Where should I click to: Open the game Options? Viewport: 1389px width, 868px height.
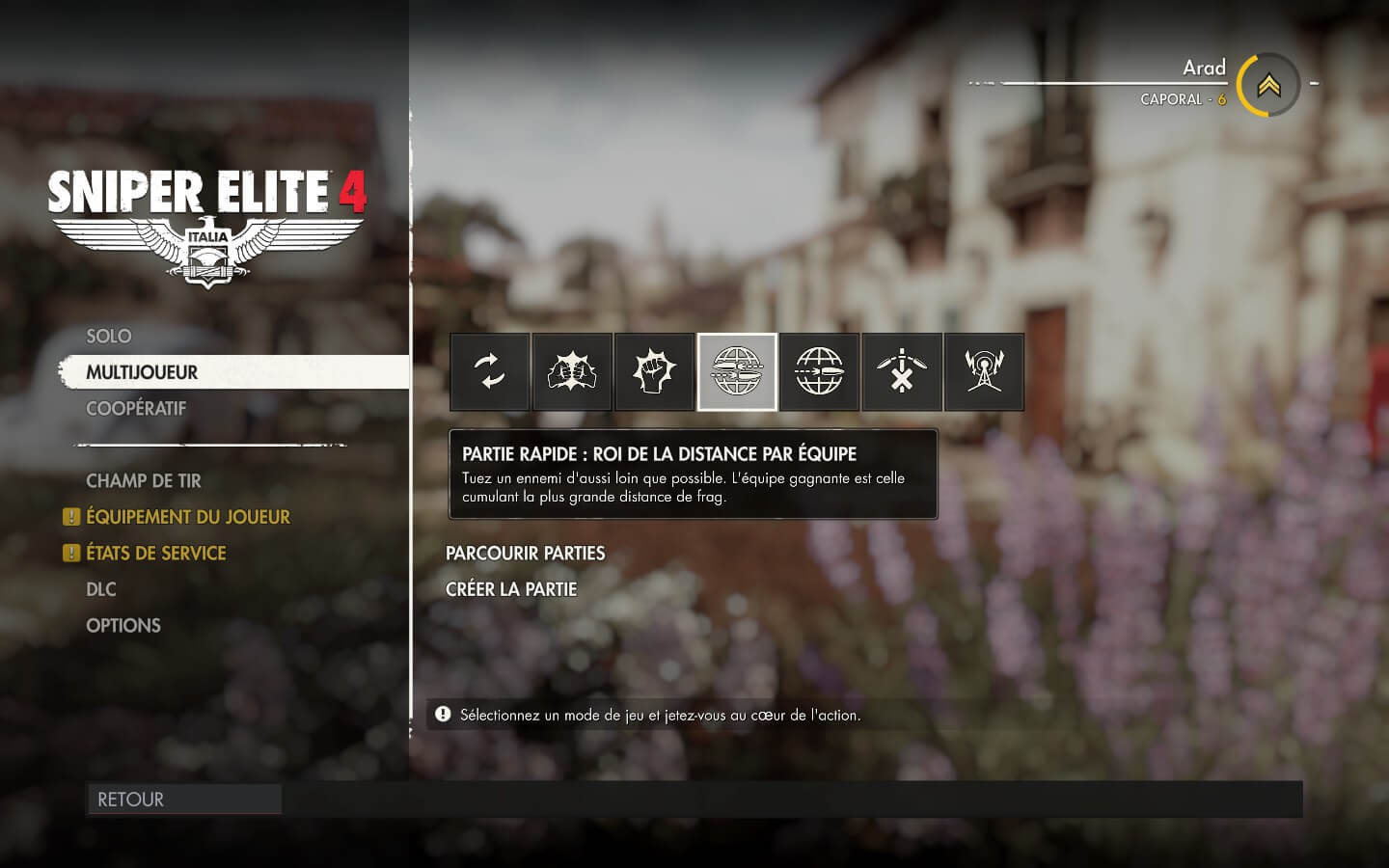click(123, 626)
